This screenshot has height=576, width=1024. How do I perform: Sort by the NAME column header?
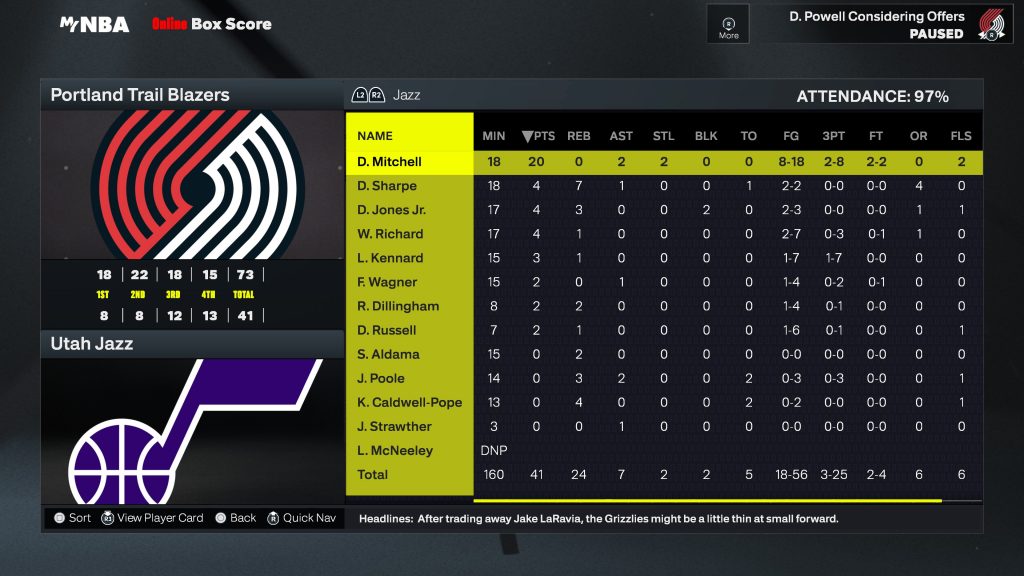pos(375,136)
